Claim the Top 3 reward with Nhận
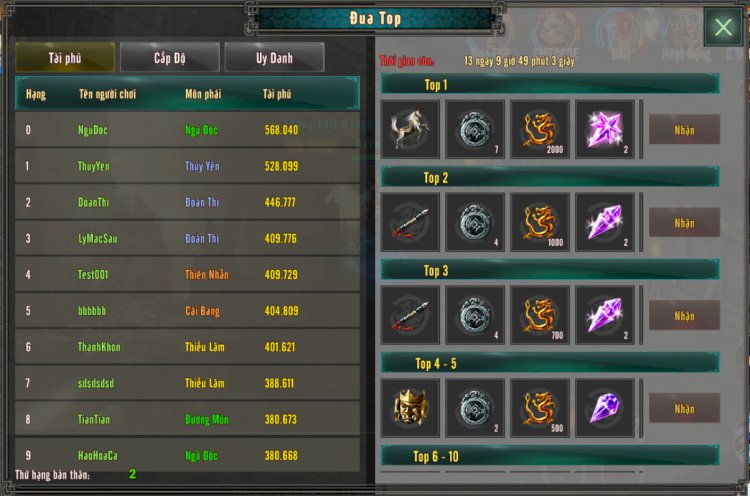This screenshot has height=496, width=750. pos(684,315)
